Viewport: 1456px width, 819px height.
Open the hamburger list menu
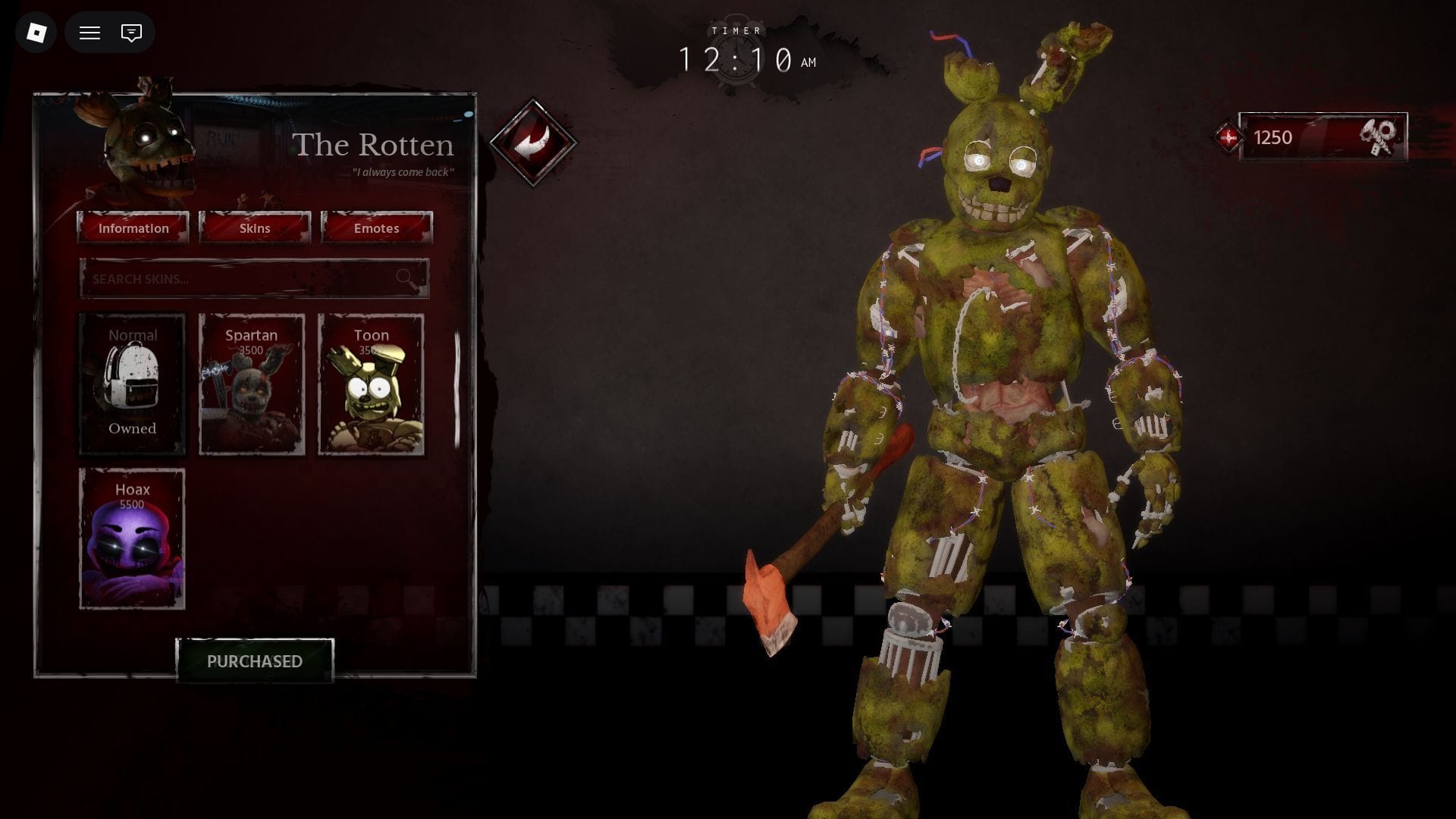click(x=90, y=33)
